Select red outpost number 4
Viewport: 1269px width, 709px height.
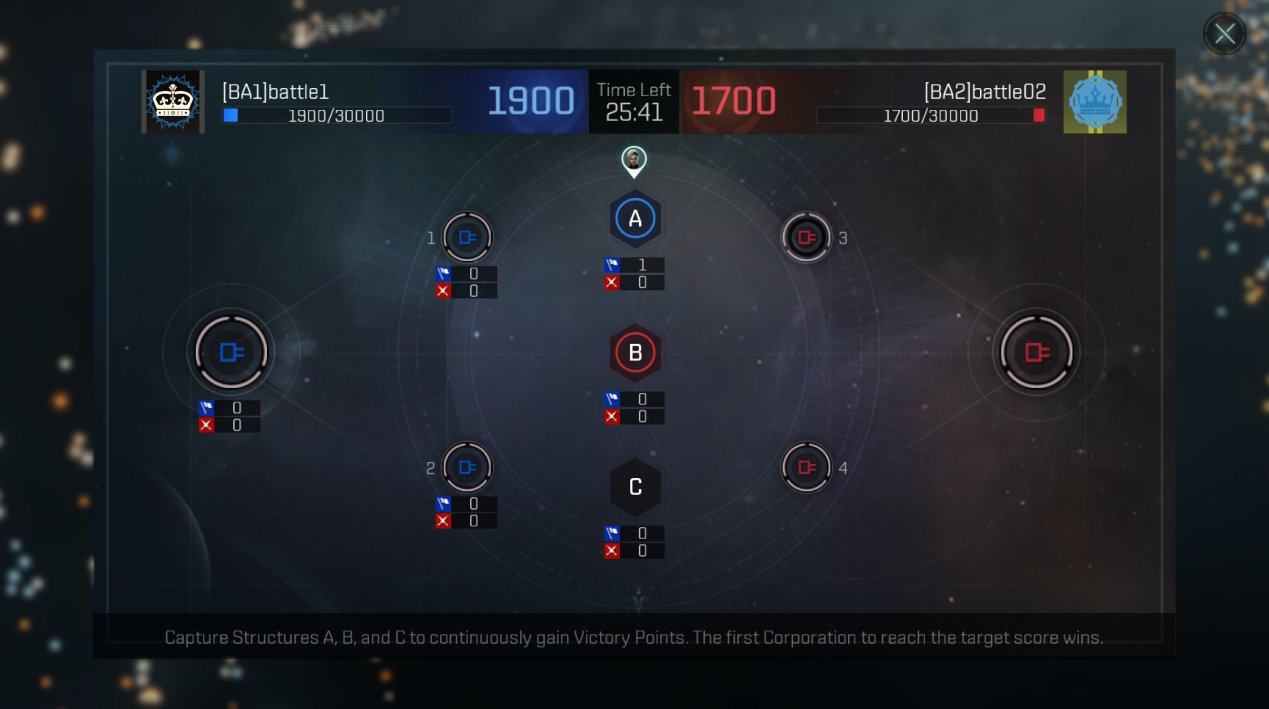pyautogui.click(x=806, y=468)
